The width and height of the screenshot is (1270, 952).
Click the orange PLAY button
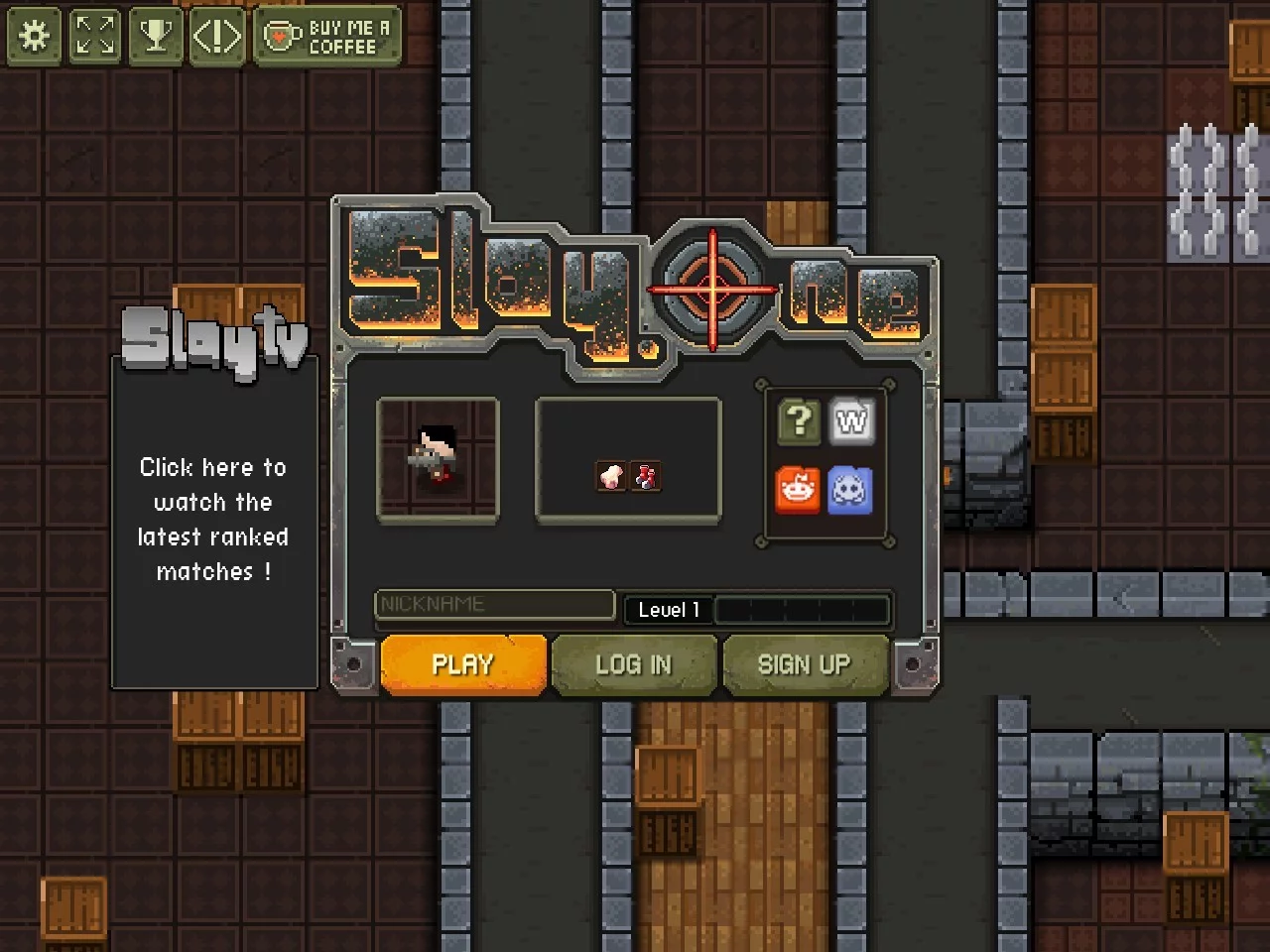(463, 664)
